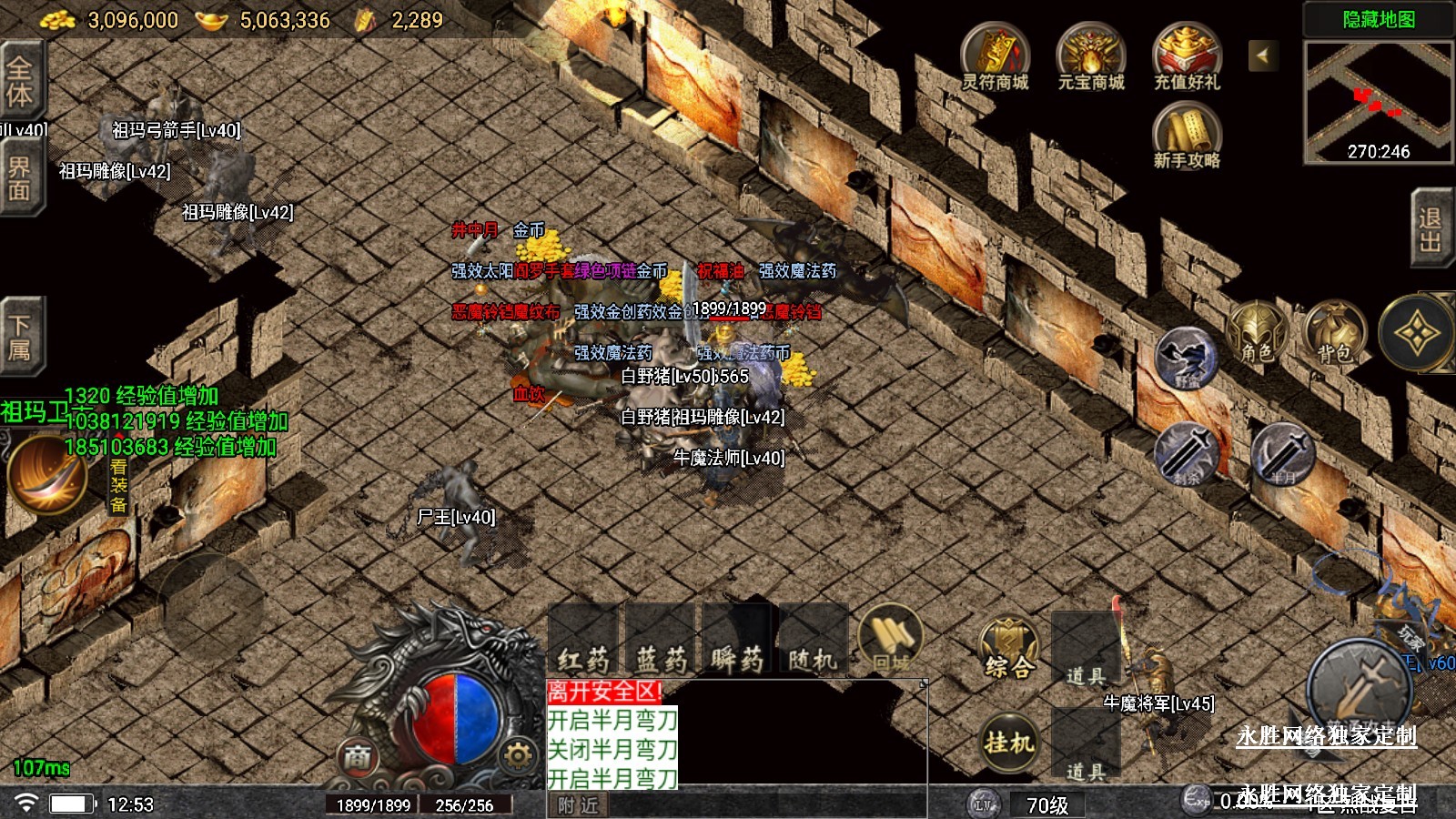The image size is (1456, 819).
Task: Activate the 半月 half-moon skill
Action: click(x=1283, y=453)
